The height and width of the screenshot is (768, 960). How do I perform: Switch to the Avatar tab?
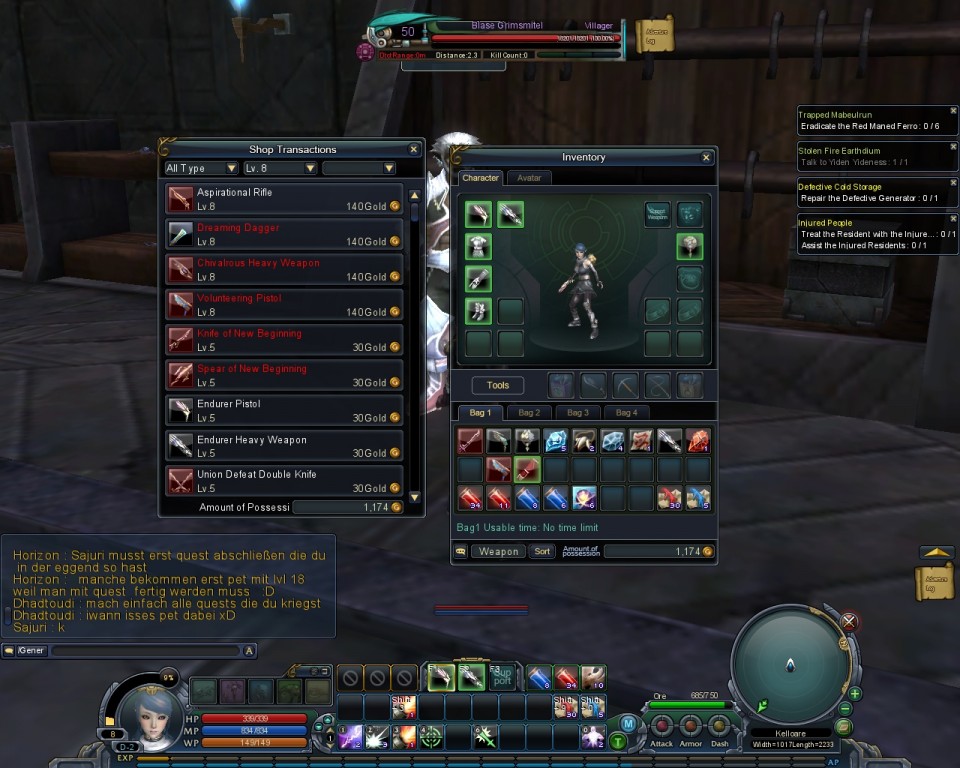[x=529, y=178]
